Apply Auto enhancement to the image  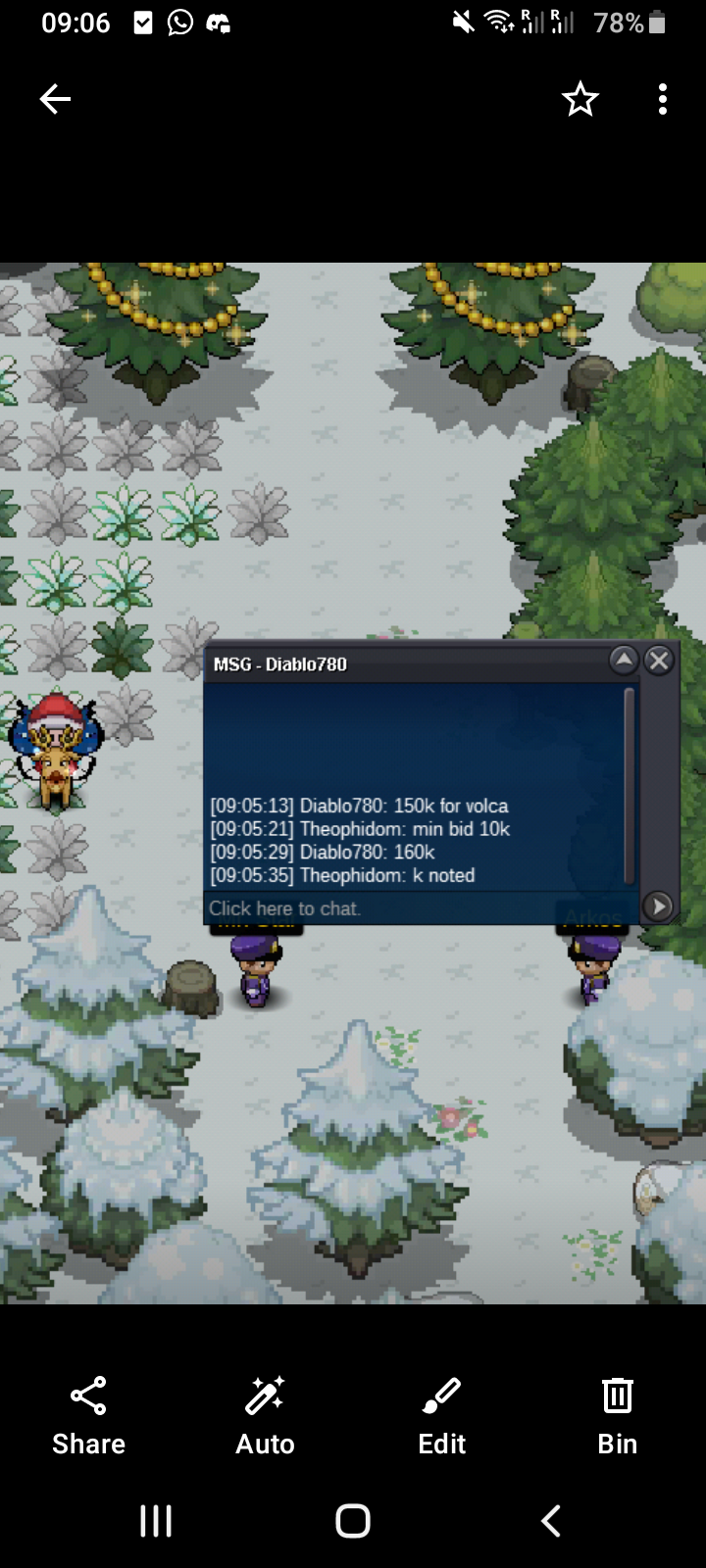coord(265,1416)
